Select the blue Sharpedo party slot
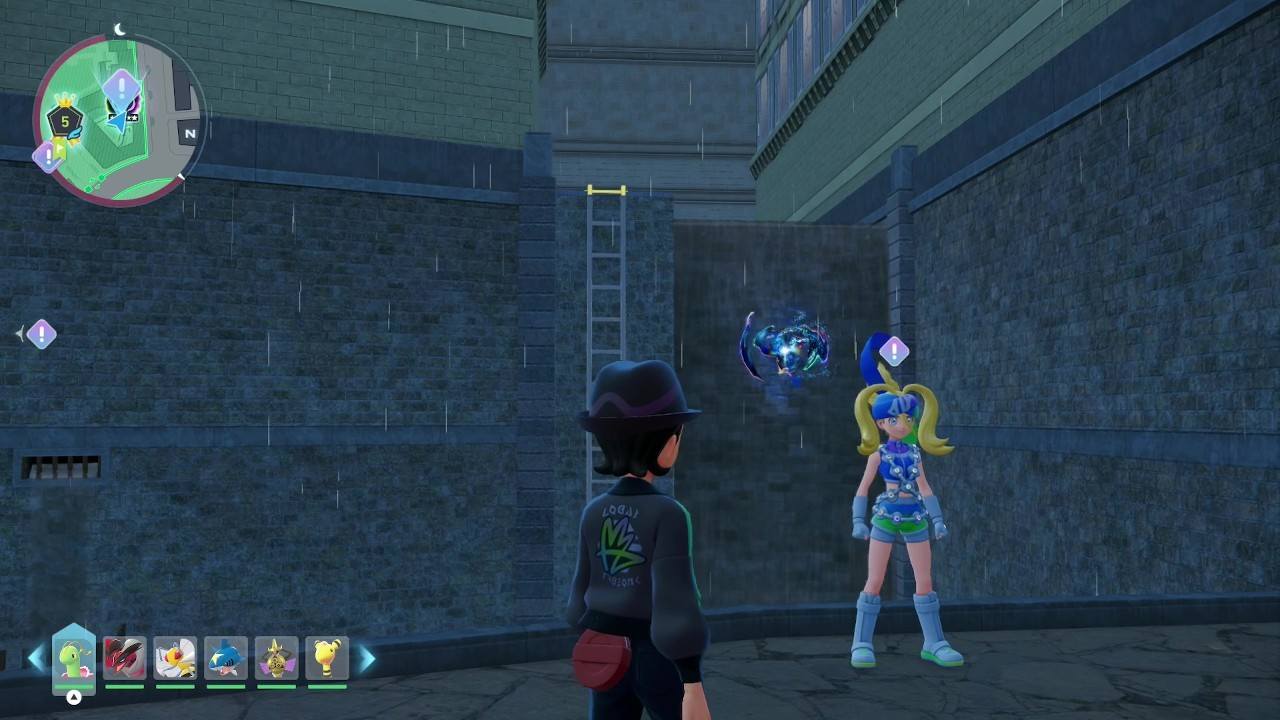This screenshot has width=1280, height=720. 226,658
